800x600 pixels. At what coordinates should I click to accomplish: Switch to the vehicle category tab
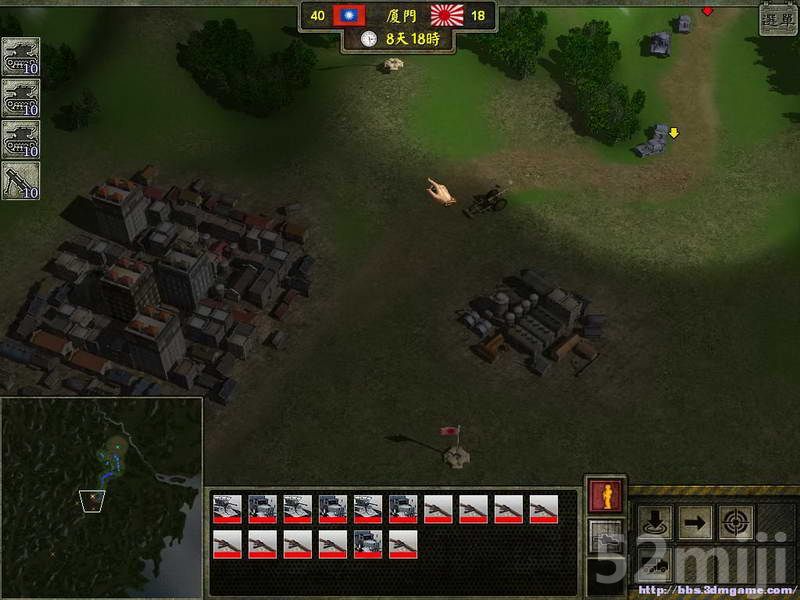tap(605, 541)
